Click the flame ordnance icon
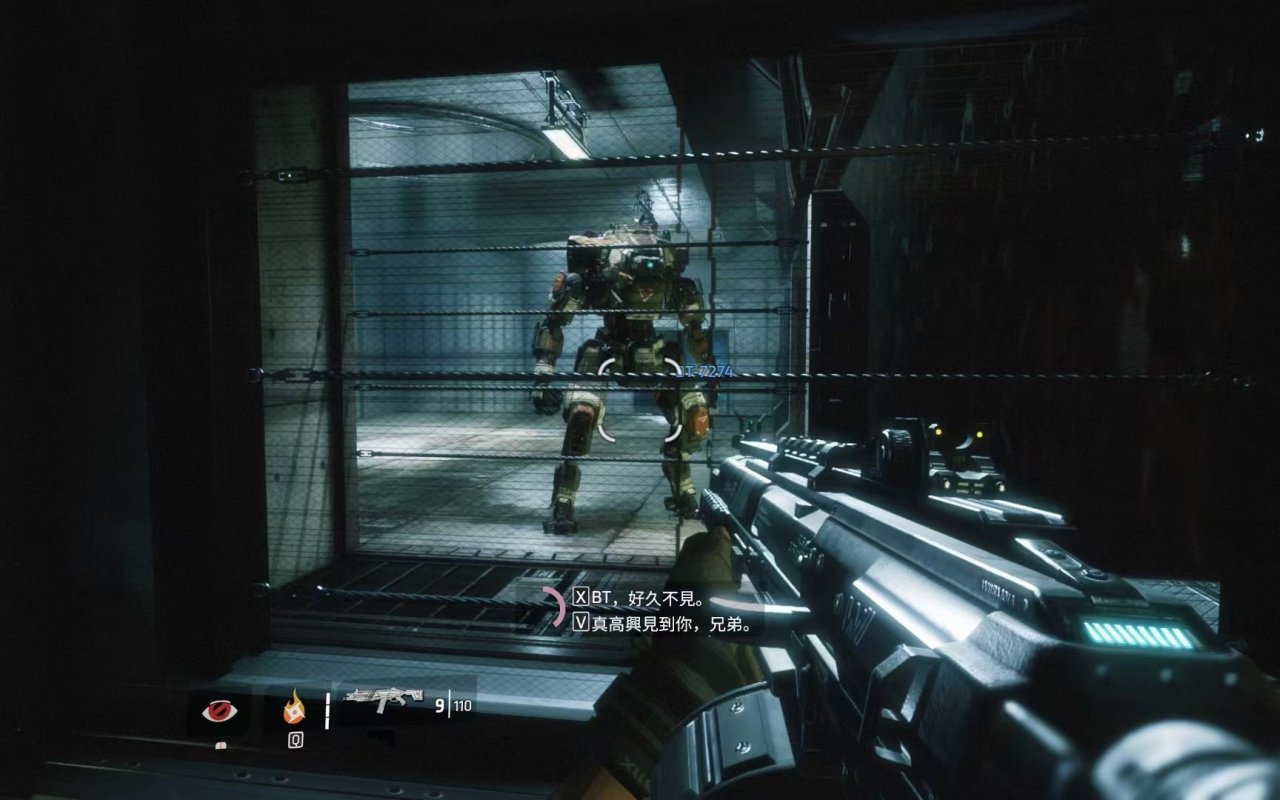This screenshot has width=1280, height=800. (x=294, y=710)
